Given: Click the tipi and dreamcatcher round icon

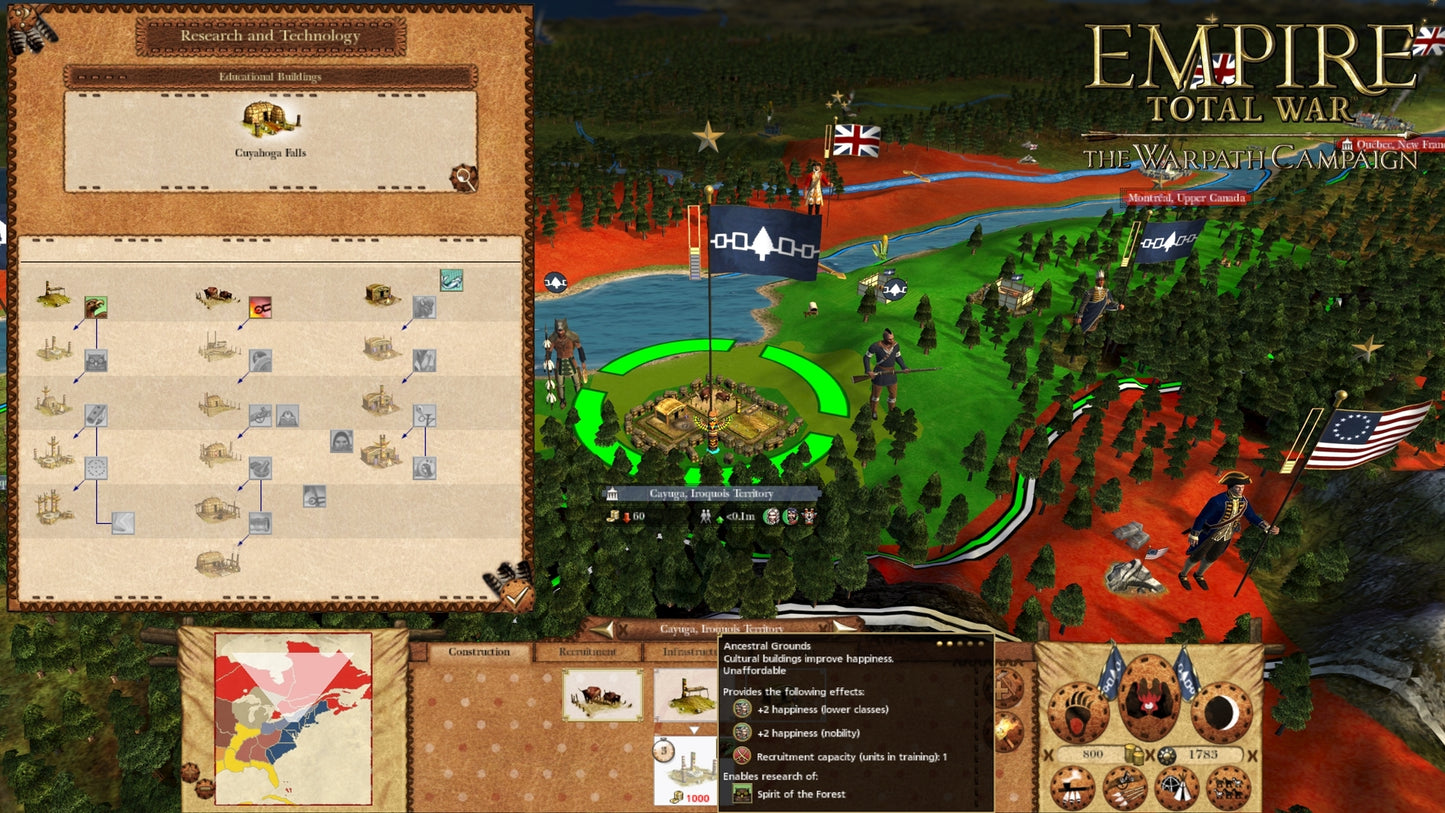Looking at the screenshot, I should pos(1177,787).
